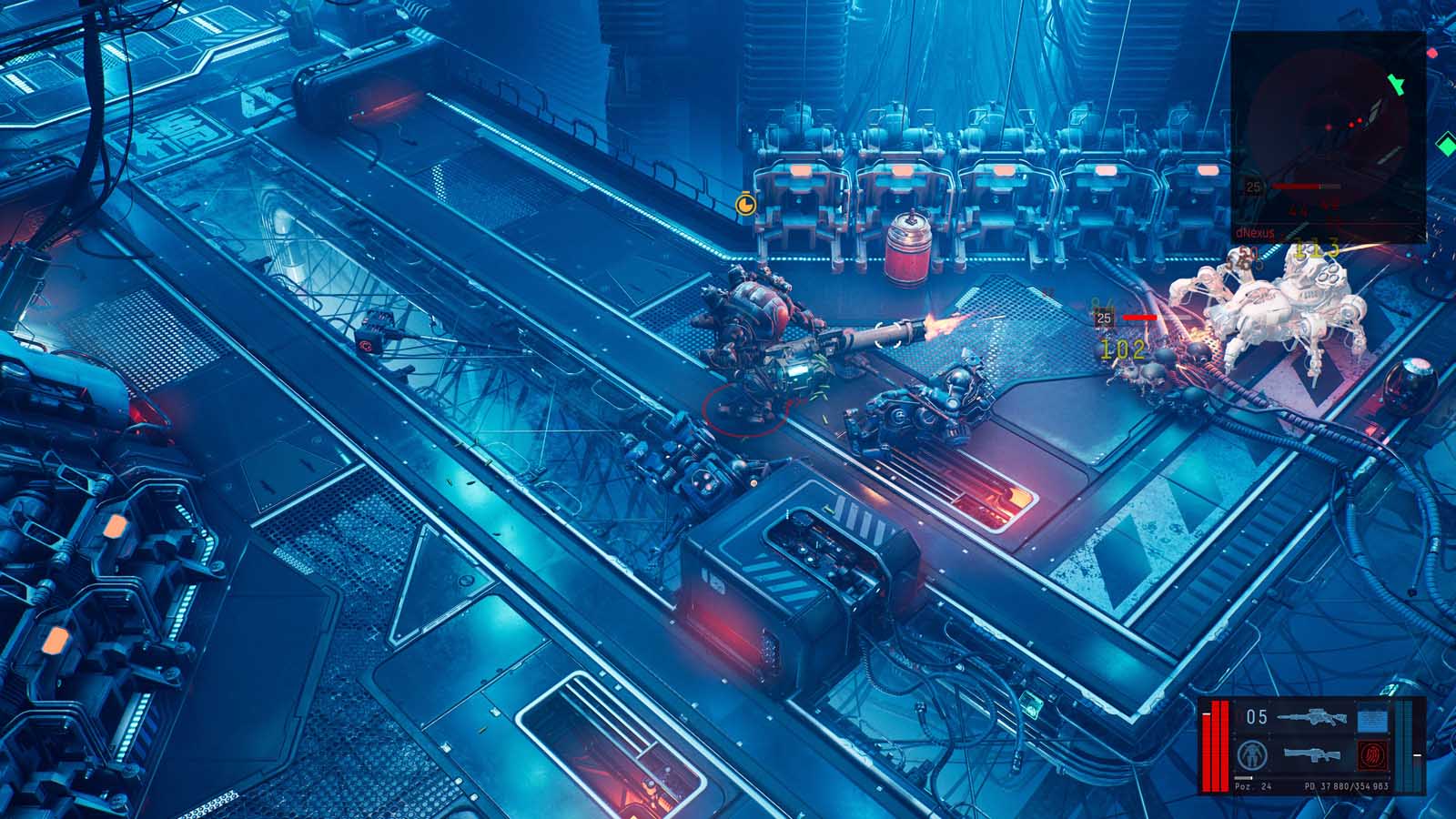
Task: Click the dNexus enemy label
Action: click(1254, 233)
